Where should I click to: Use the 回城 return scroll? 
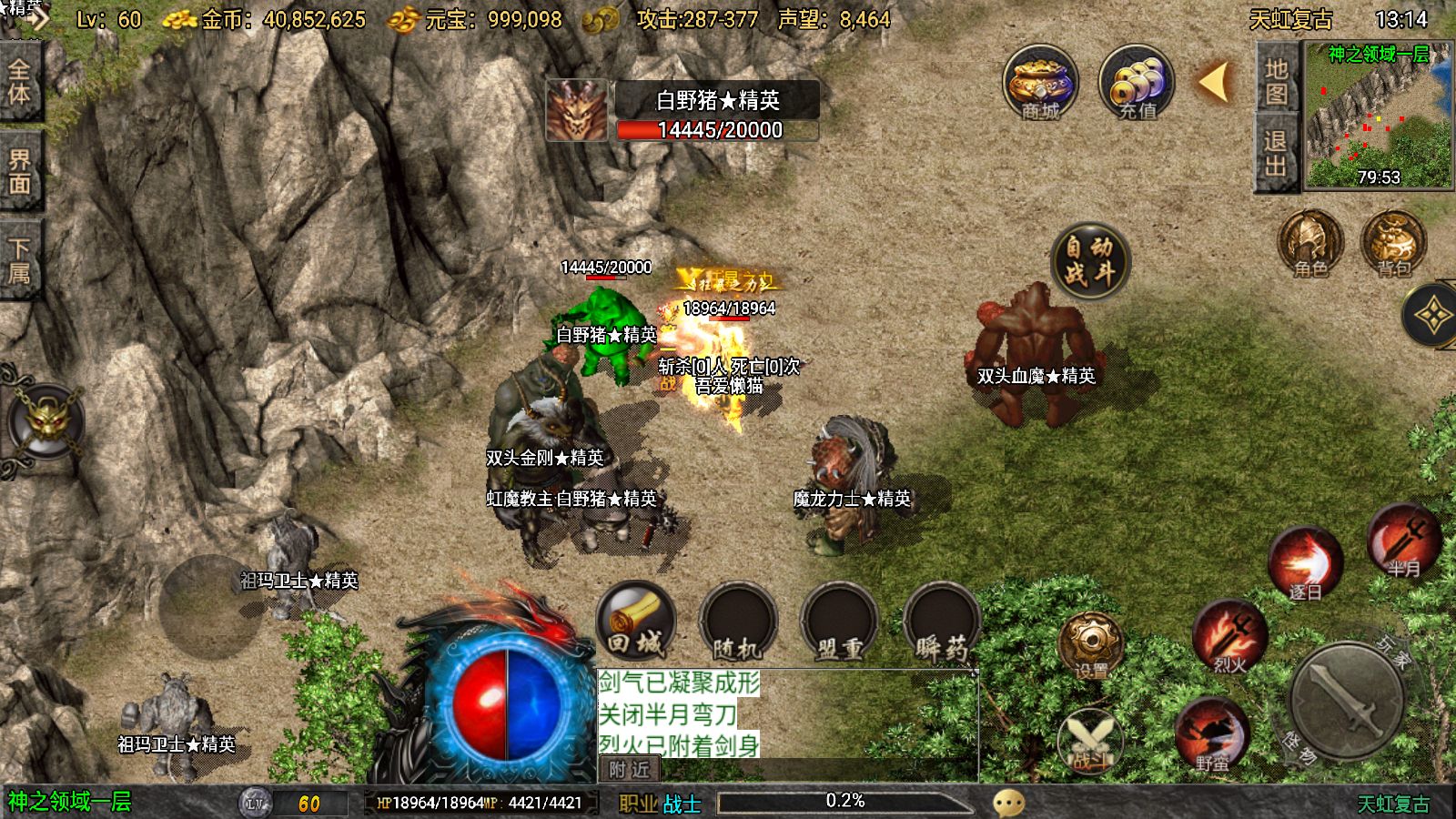point(635,622)
